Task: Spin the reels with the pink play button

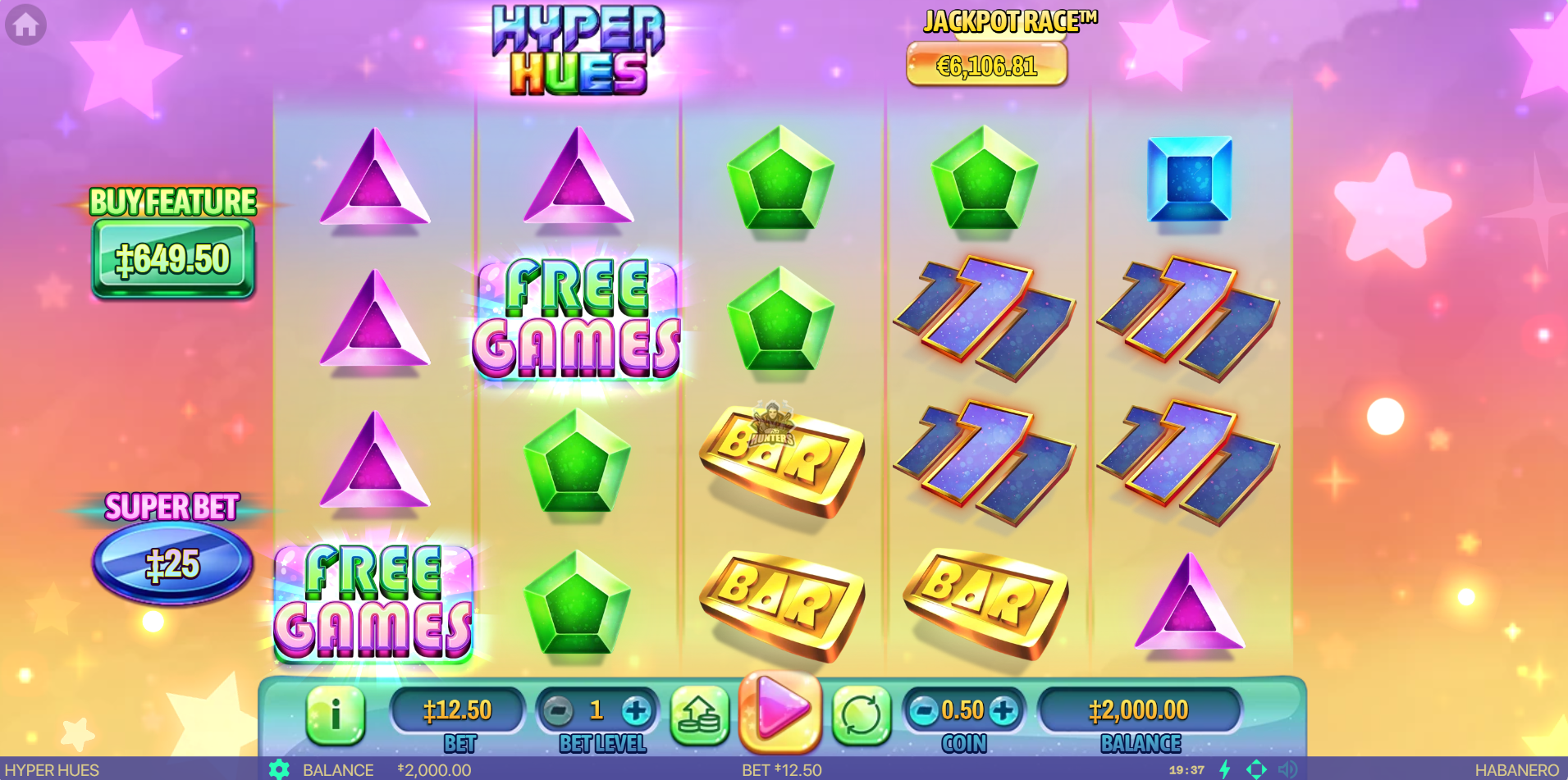Action: [x=779, y=711]
